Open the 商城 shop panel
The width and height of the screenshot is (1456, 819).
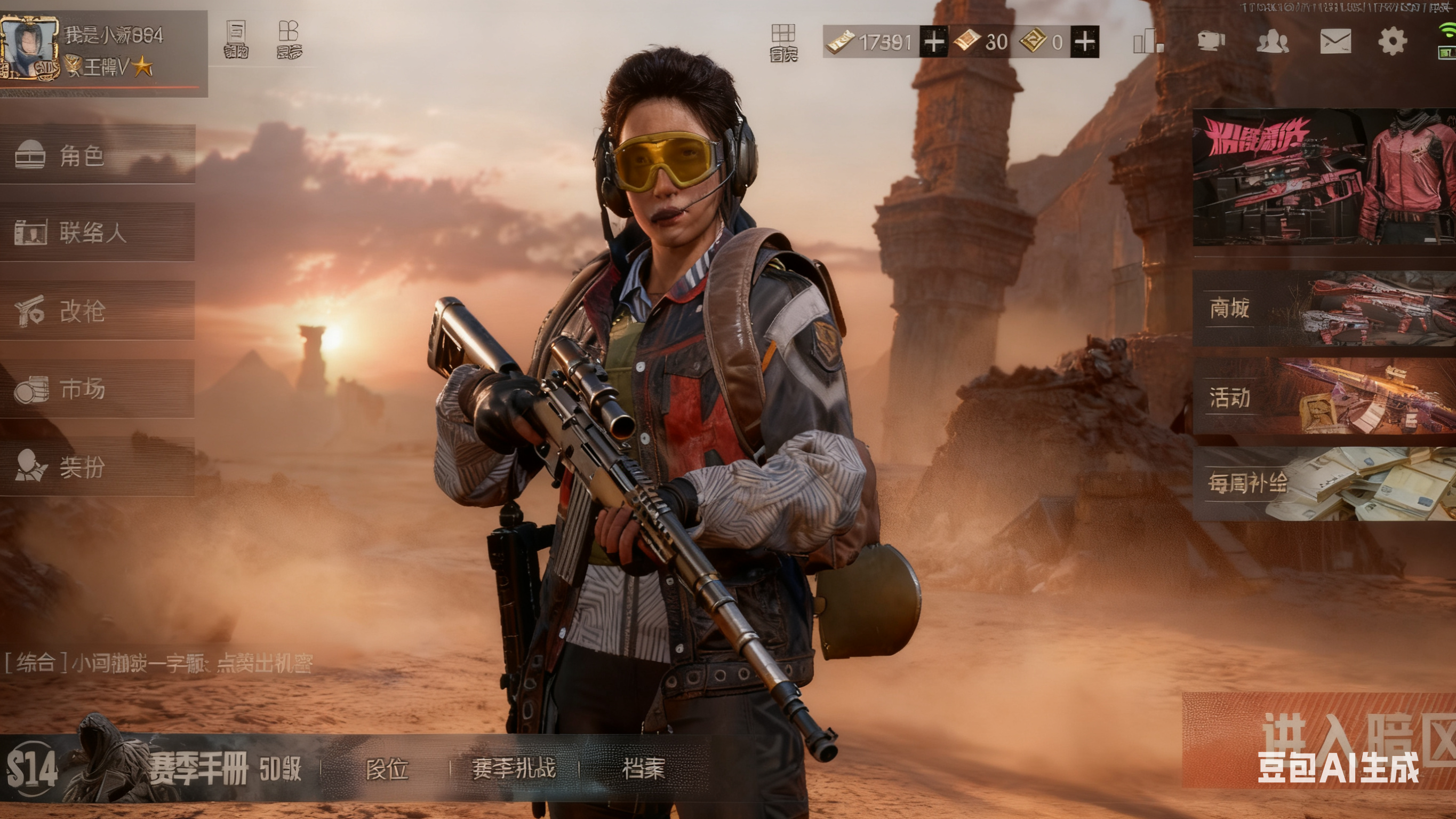click(1324, 308)
